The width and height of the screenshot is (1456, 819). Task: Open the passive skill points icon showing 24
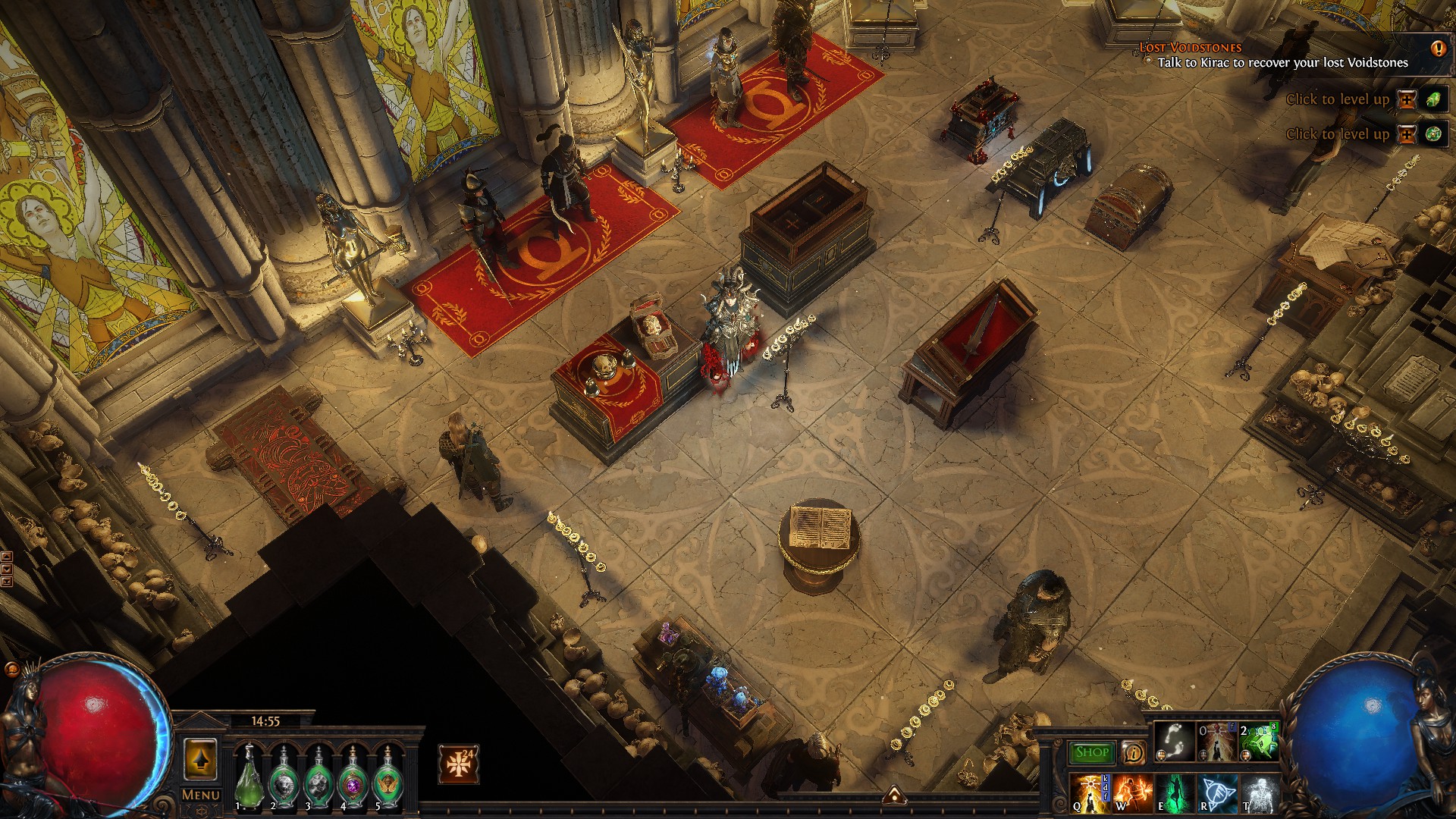tap(458, 764)
